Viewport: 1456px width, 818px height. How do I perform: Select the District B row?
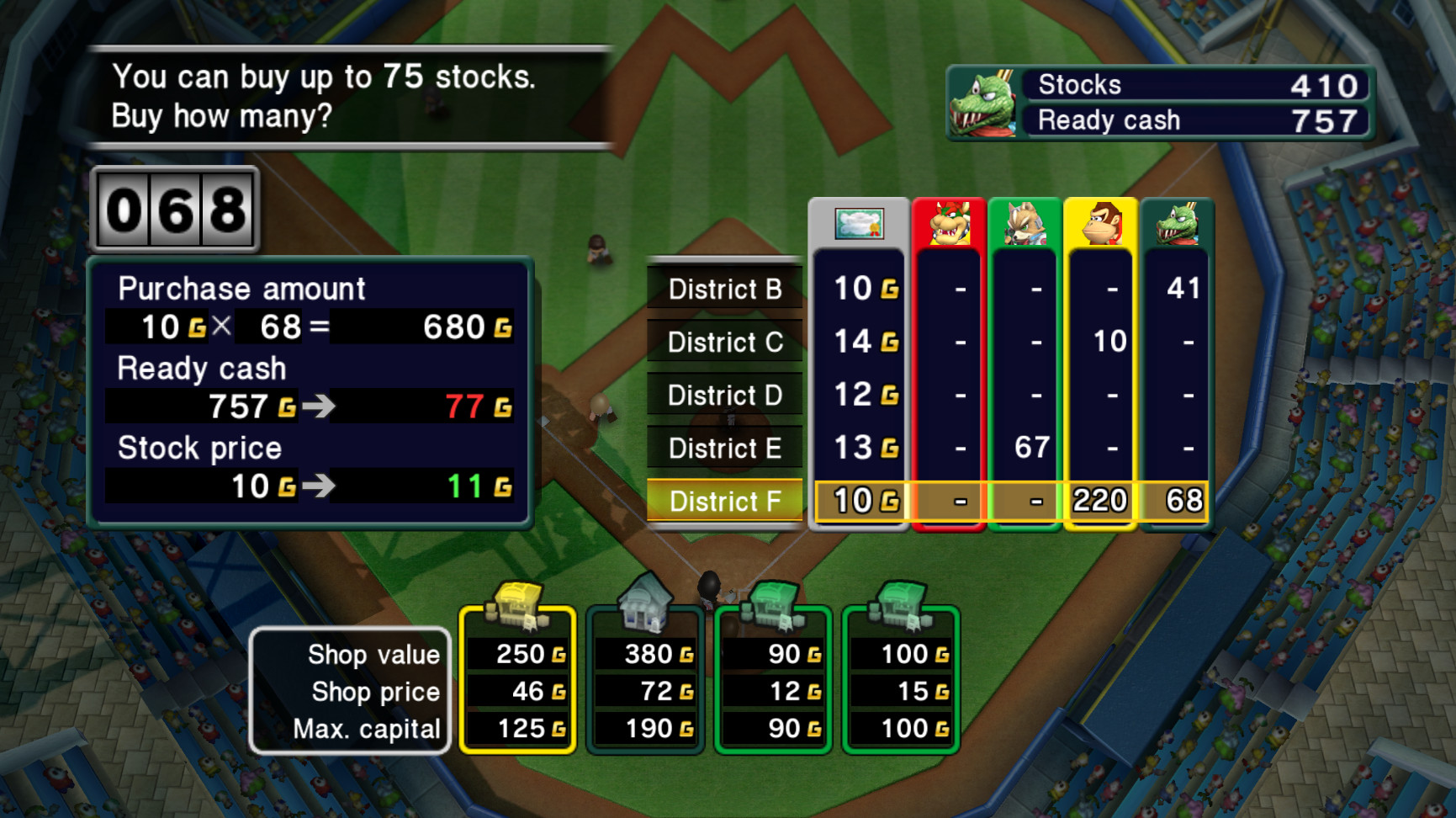pyautogui.click(x=724, y=289)
